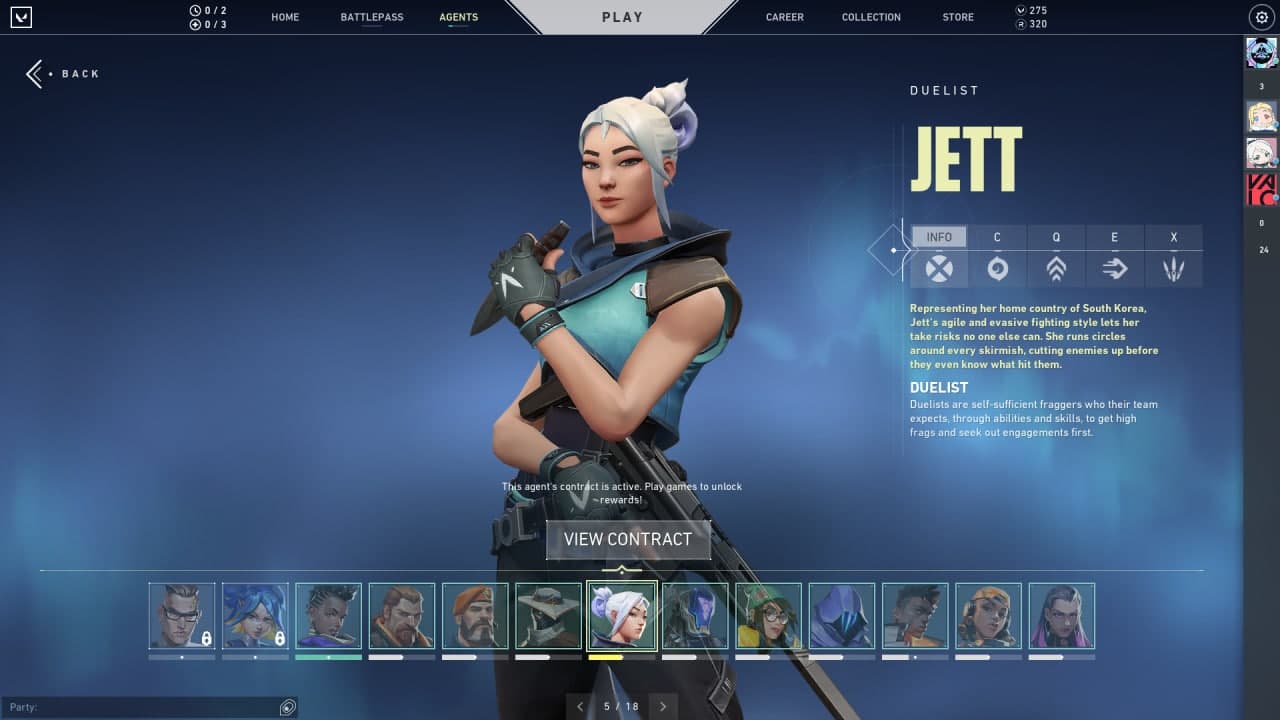Open the Career tab
Screen dimensions: 1280x720
pyautogui.click(x=784, y=17)
